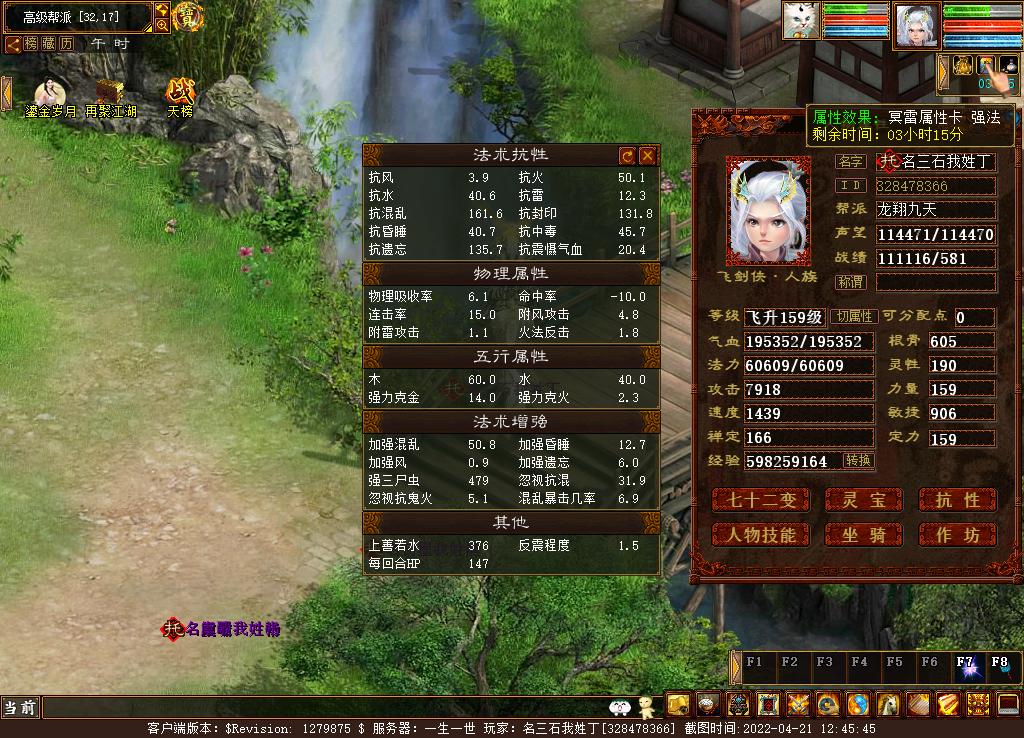This screenshot has width=1024, height=738.
Task: Toggle the 抗性 resistance button
Action: click(x=957, y=499)
